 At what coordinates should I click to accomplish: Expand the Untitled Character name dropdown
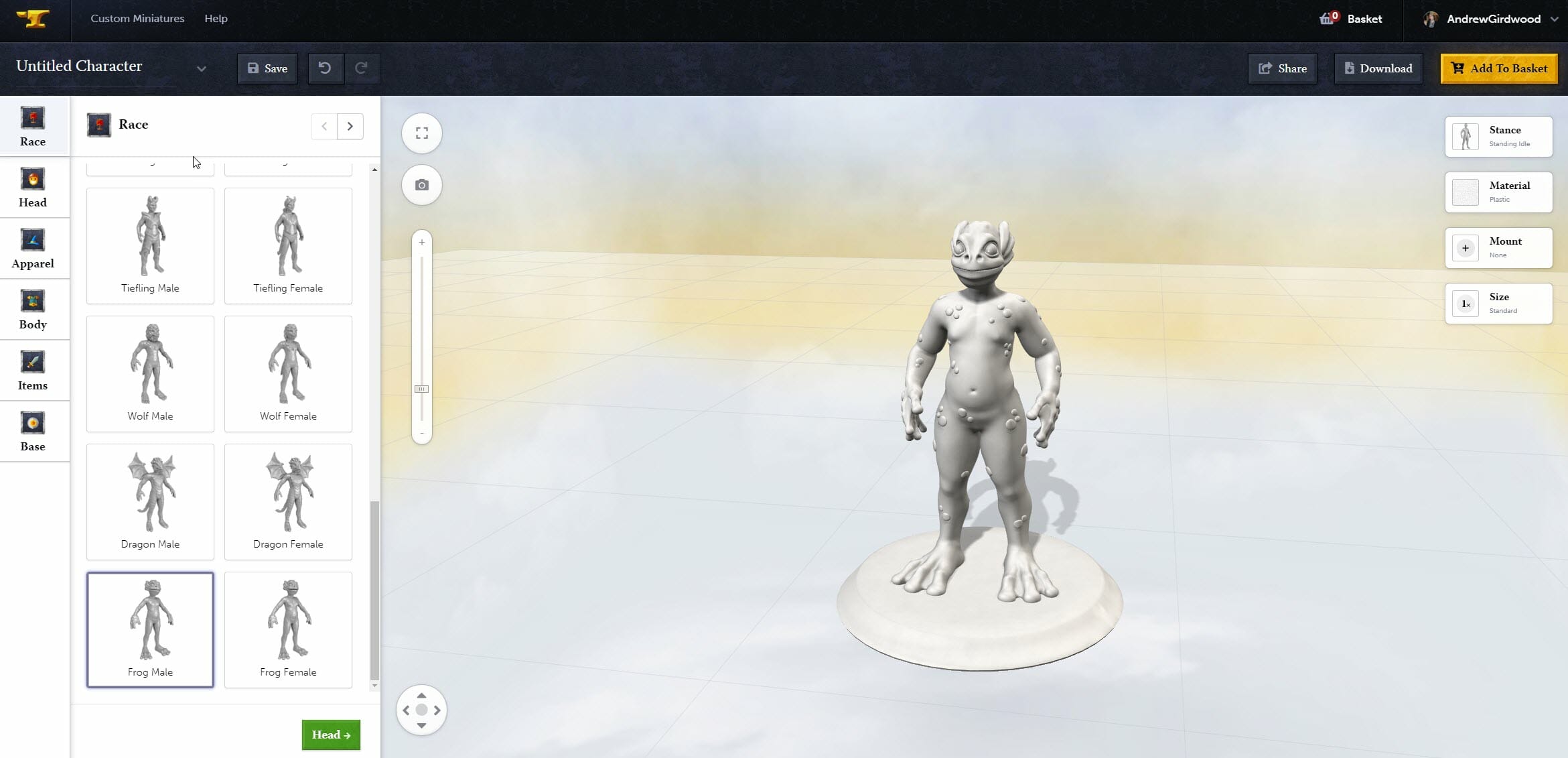[x=201, y=68]
